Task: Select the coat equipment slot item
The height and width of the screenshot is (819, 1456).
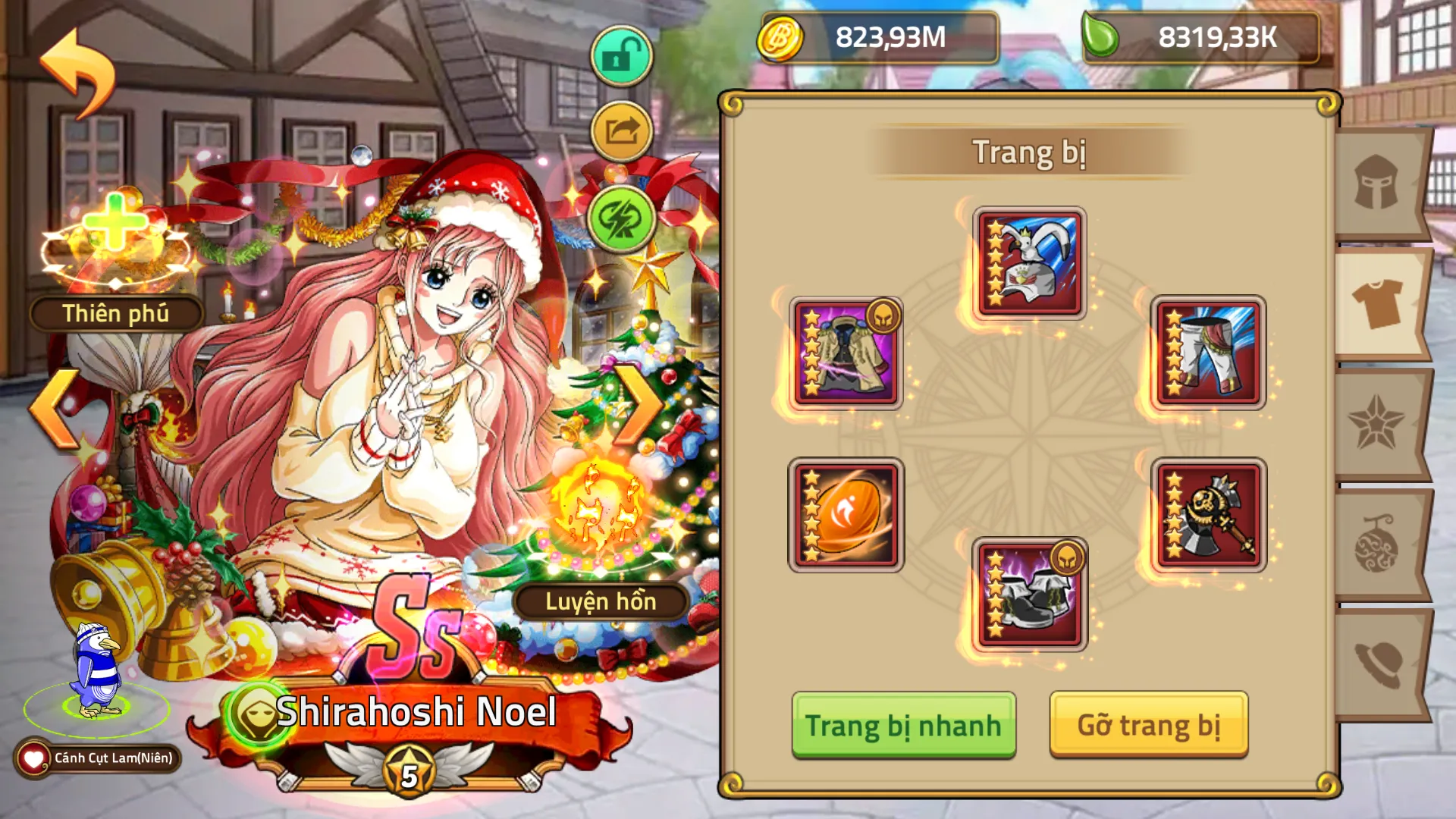Action: (846, 353)
